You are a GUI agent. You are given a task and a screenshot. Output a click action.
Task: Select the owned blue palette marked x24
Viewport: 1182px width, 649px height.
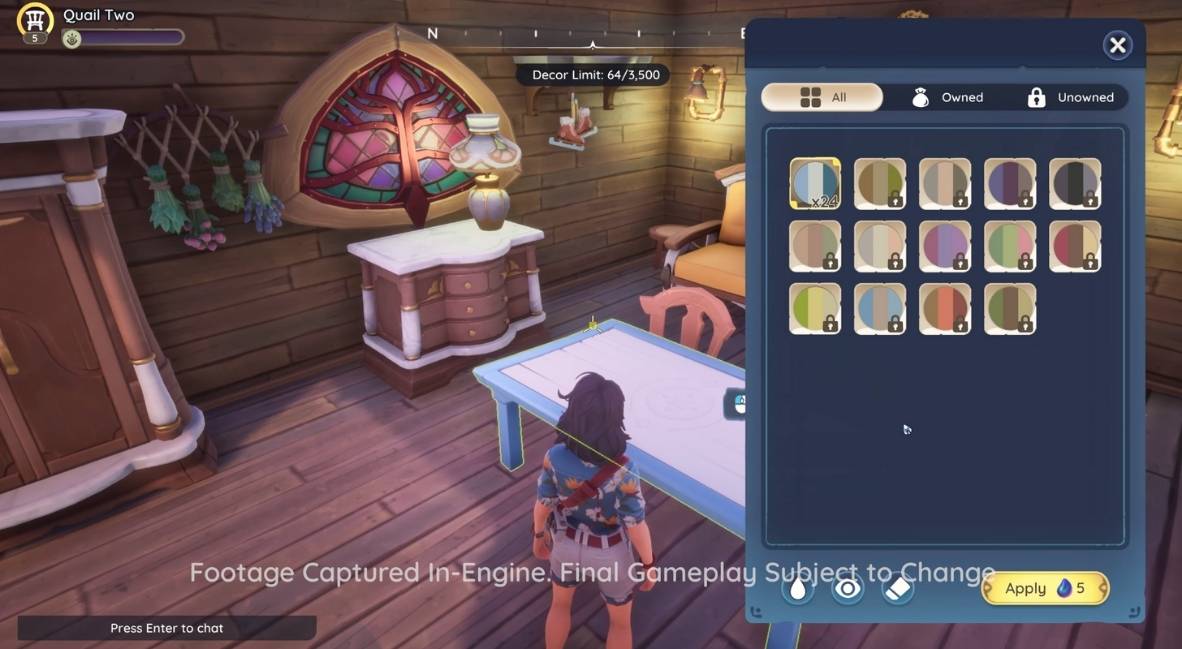coord(815,184)
